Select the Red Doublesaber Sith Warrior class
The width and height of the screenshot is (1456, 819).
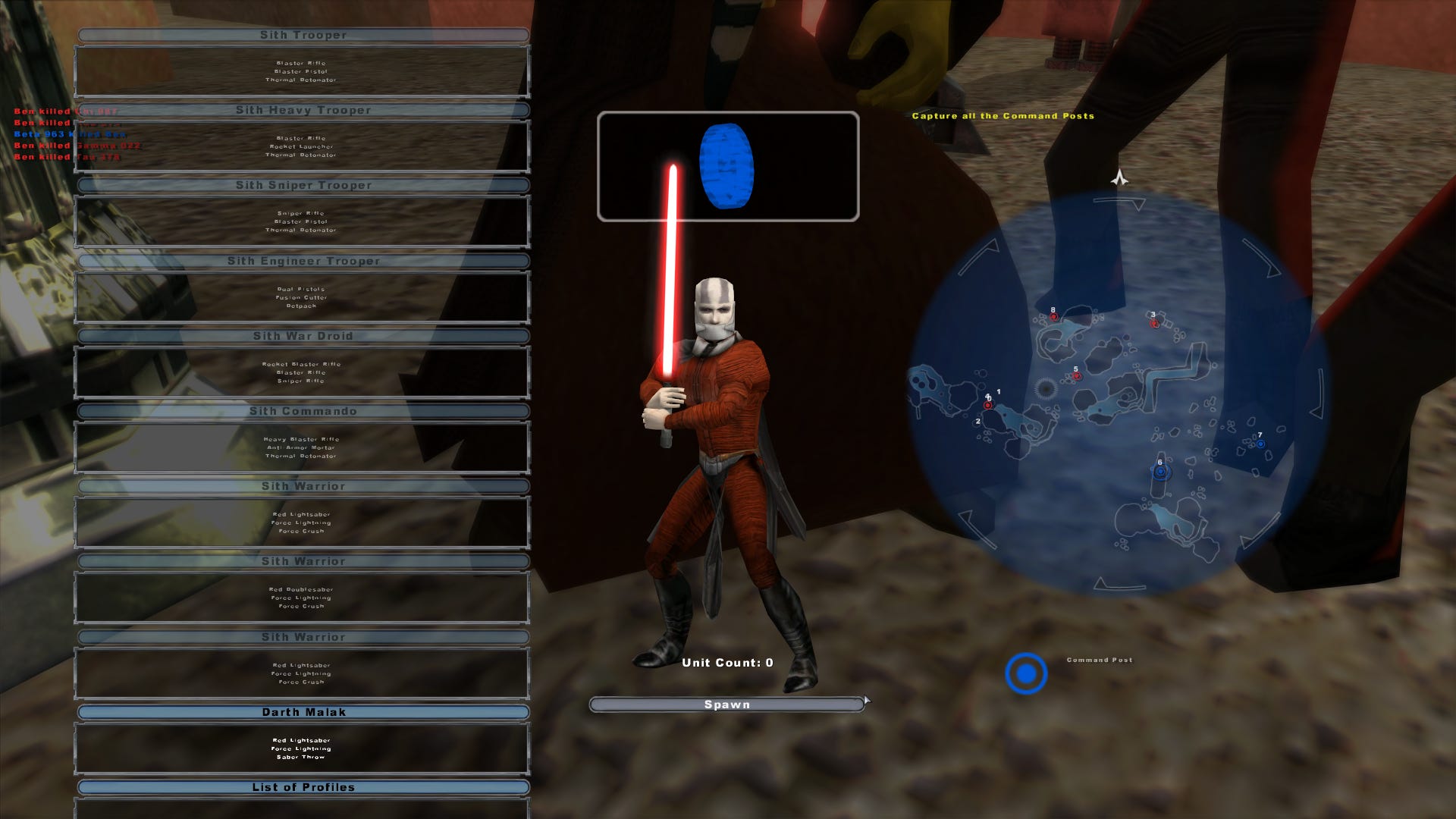[303, 560]
